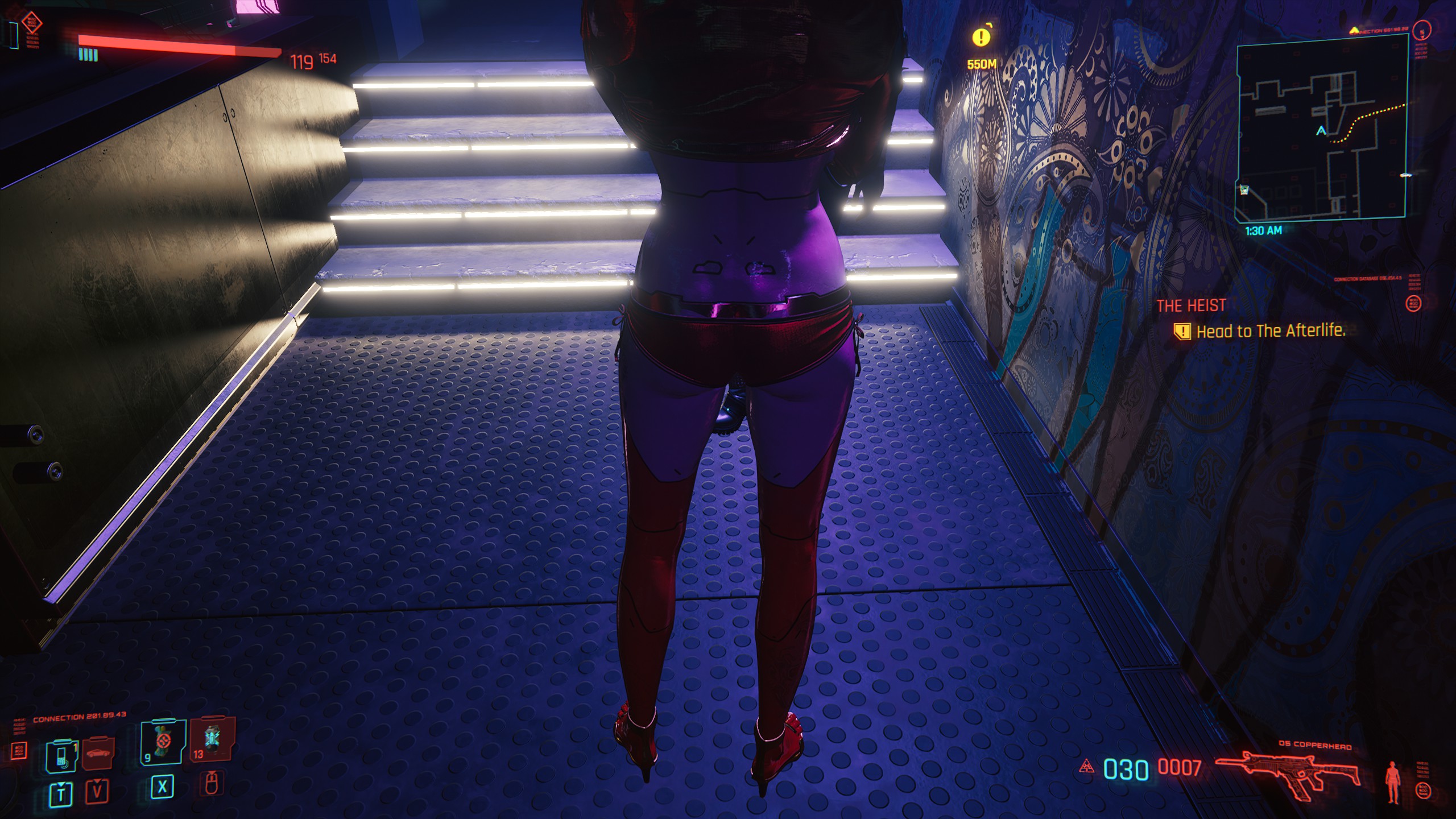Click the yellow quest waypoint marker

point(981,38)
